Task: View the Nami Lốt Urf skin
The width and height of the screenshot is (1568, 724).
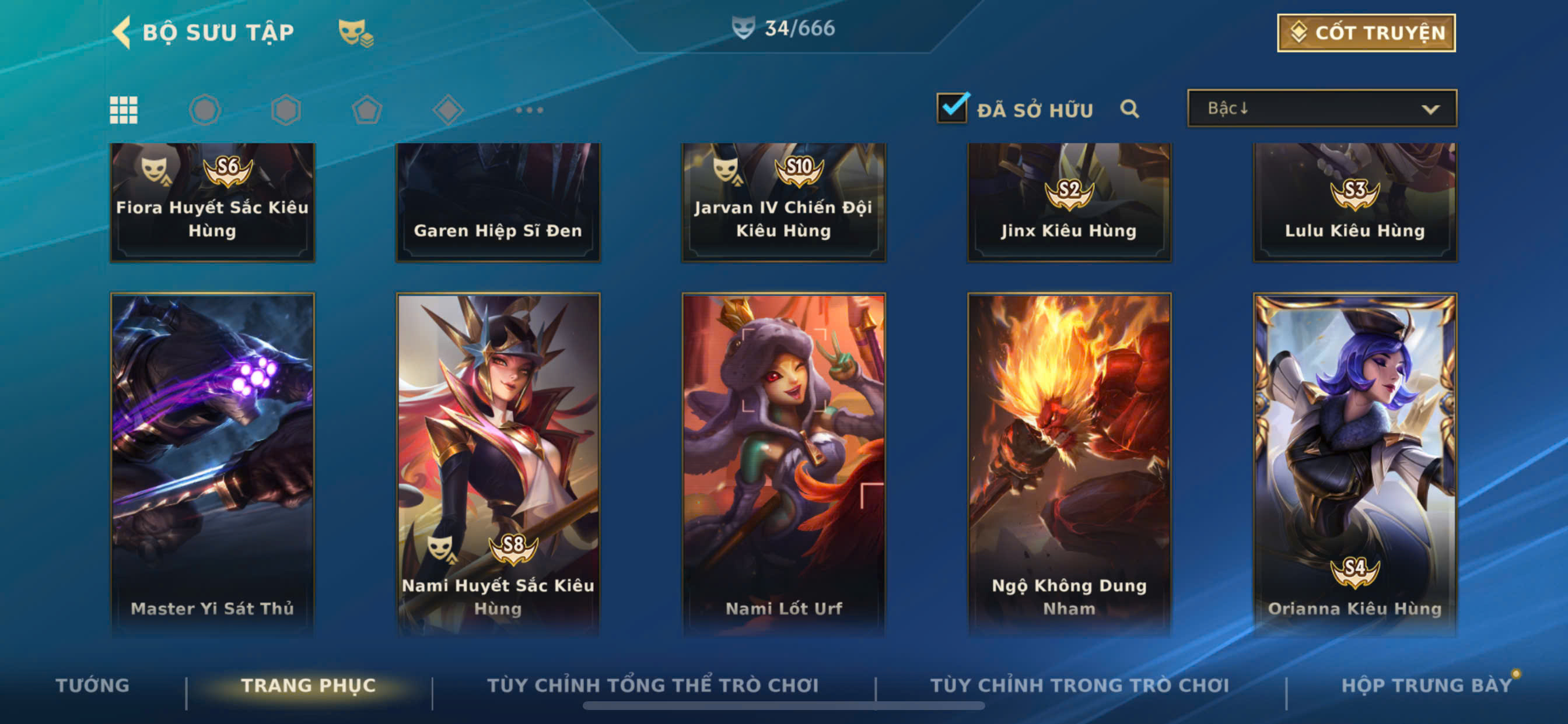Action: (x=783, y=462)
